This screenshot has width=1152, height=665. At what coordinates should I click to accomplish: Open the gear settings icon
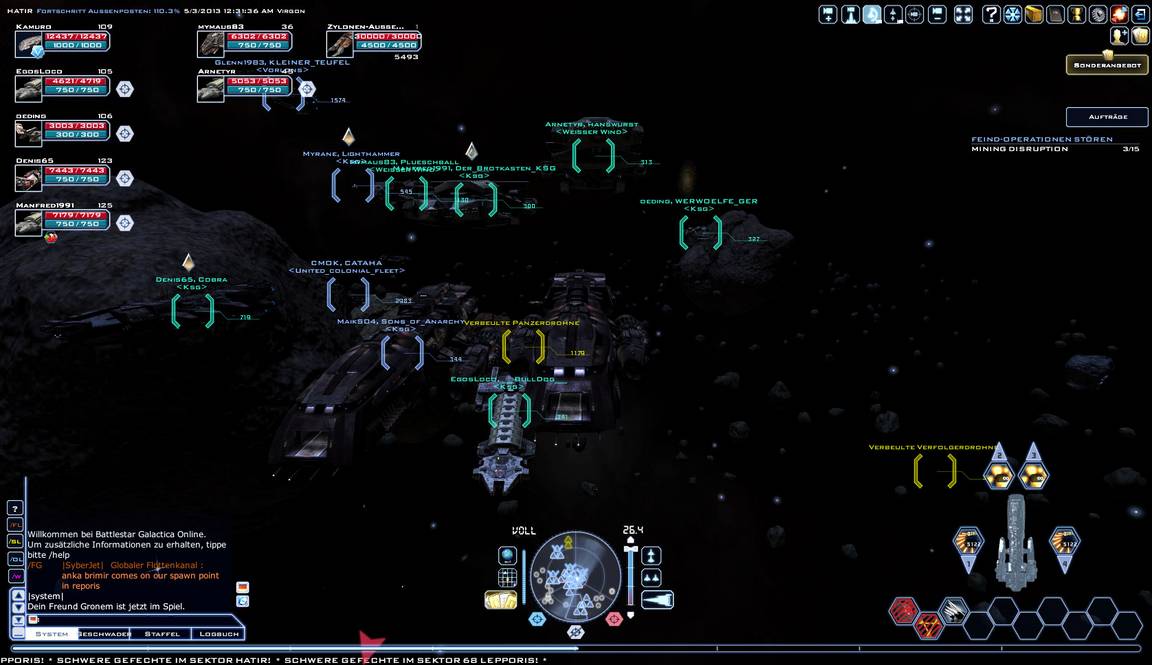pos(1098,14)
